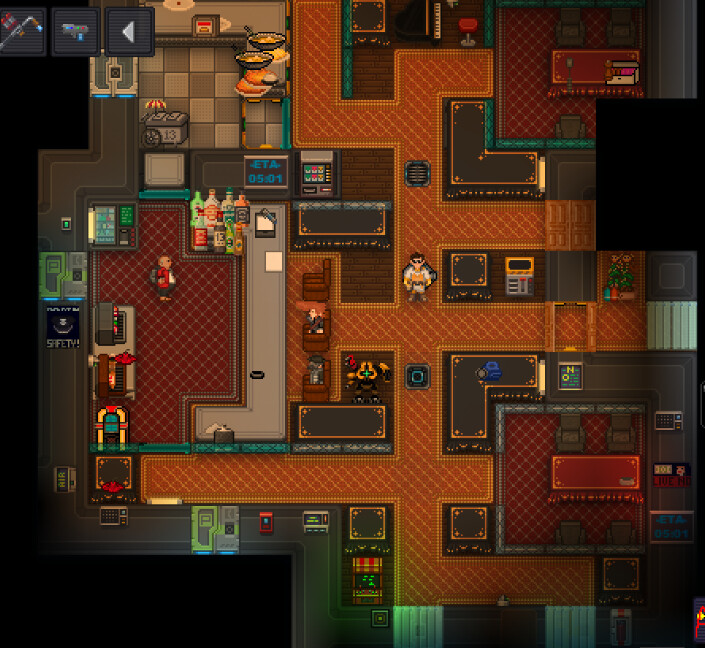Viewport: 705px width, 648px height.
Task: Collapse the action bar with the arrow
Action: point(129,31)
